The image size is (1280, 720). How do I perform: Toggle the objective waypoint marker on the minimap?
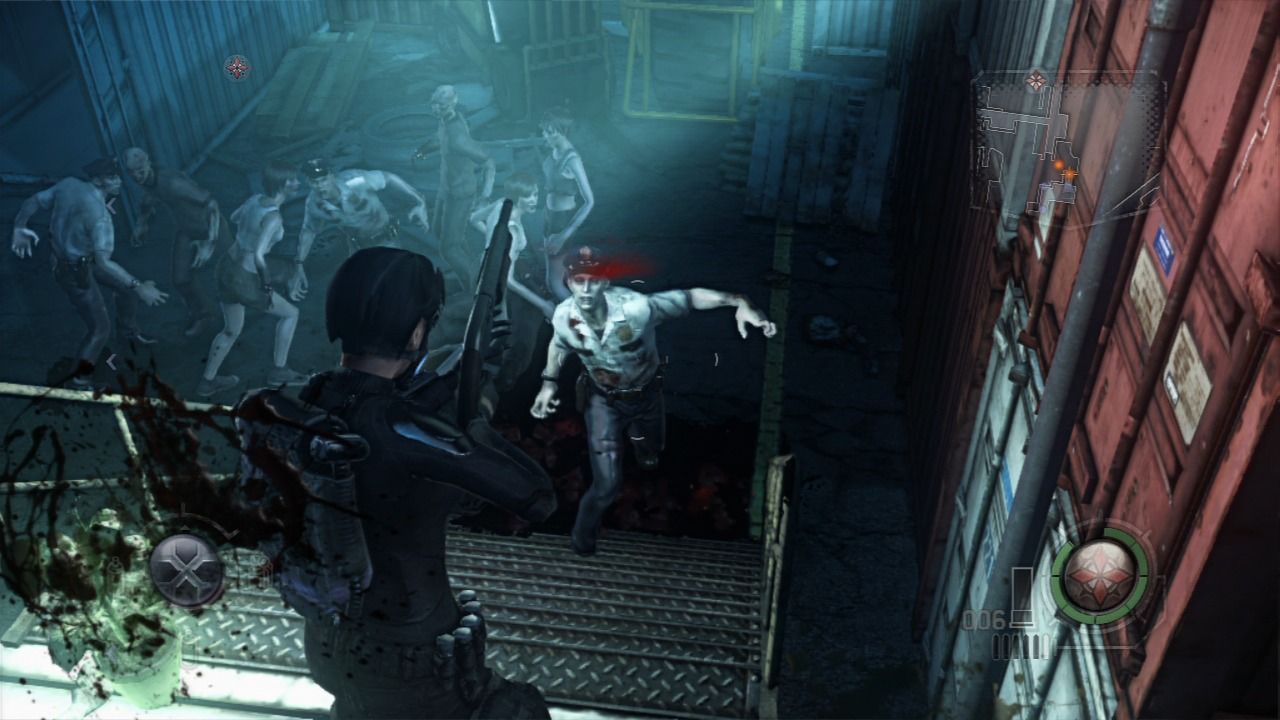(1070, 175)
